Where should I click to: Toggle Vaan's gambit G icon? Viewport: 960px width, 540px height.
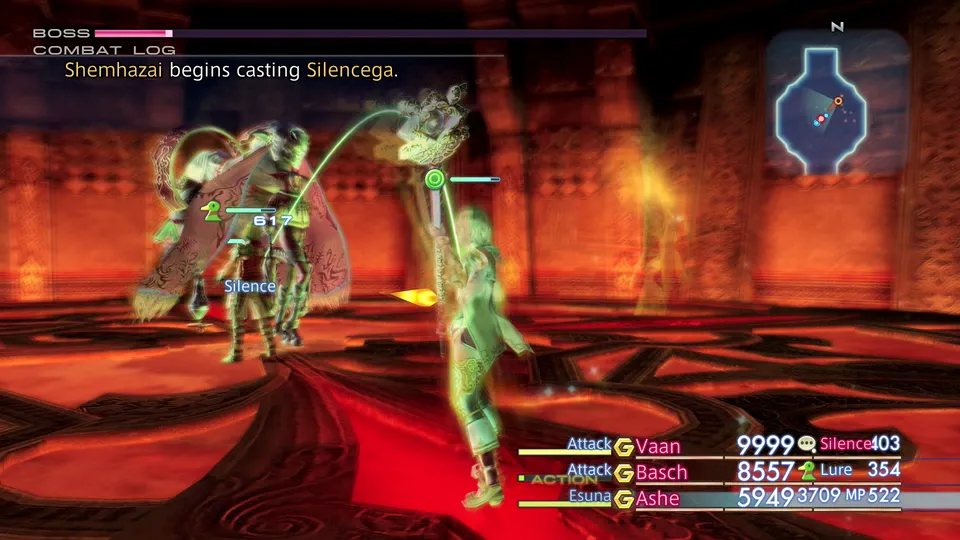[624, 446]
